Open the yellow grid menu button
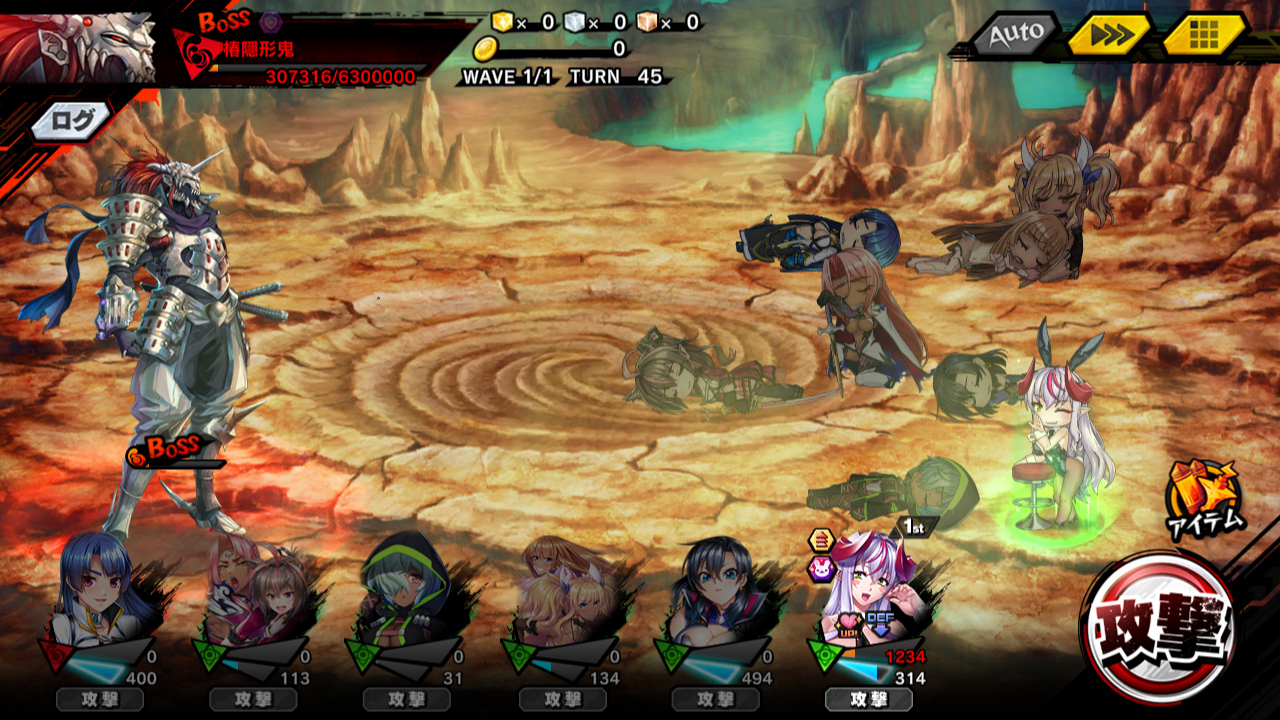The height and width of the screenshot is (720, 1280). [1204, 35]
